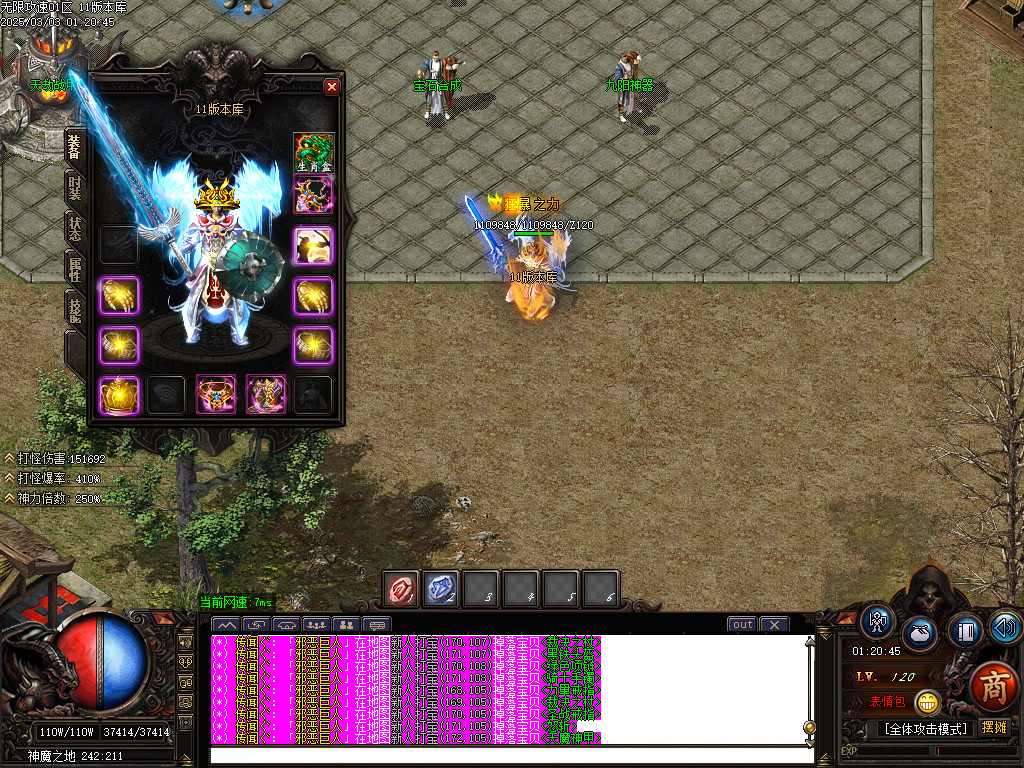Image resolution: width=1024 pixels, height=768 pixels.
Task: Click the chat window's out button
Action: click(742, 625)
